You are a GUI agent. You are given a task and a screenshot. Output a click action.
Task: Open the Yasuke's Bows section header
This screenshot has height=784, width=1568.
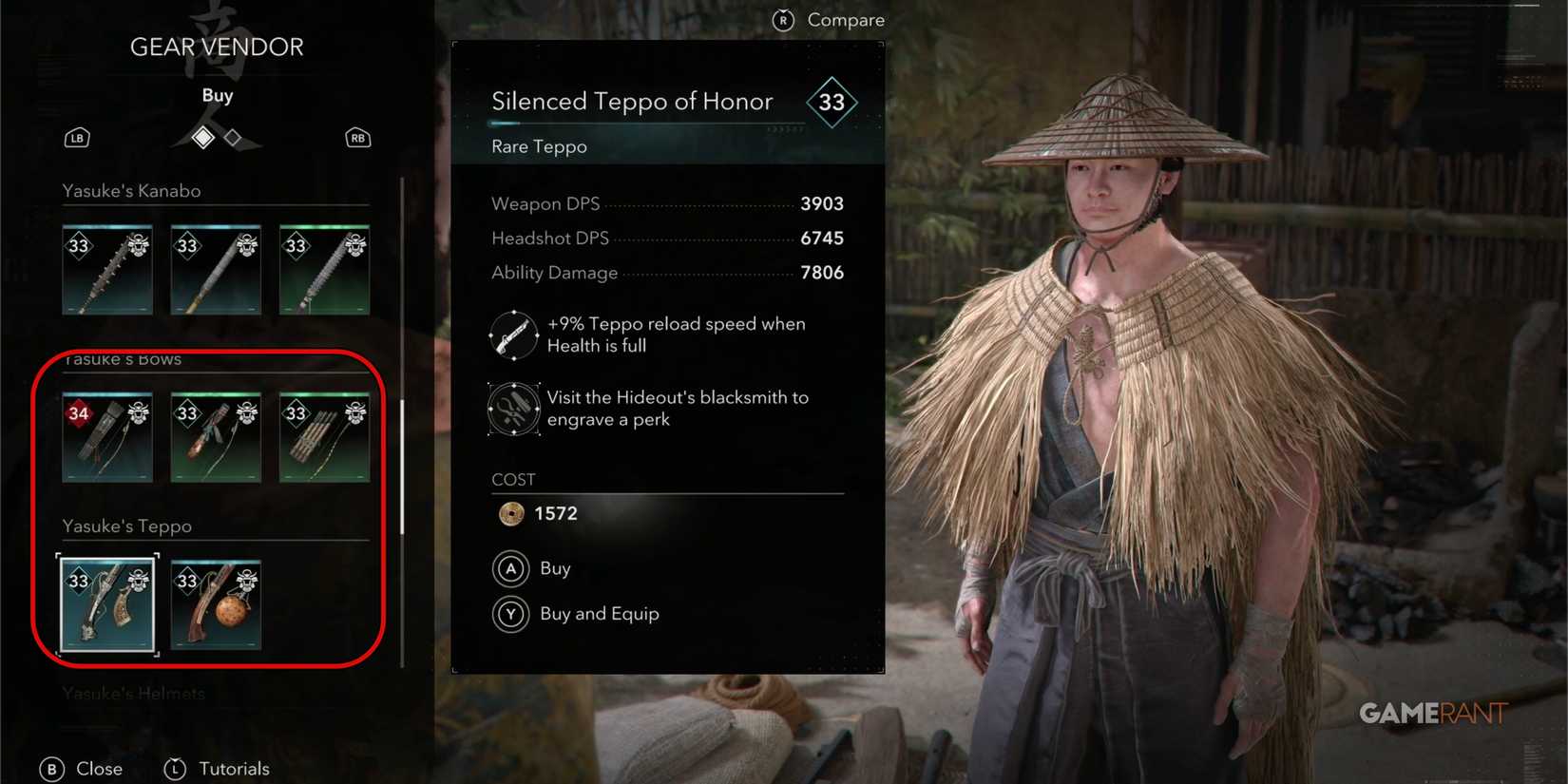pos(123,359)
